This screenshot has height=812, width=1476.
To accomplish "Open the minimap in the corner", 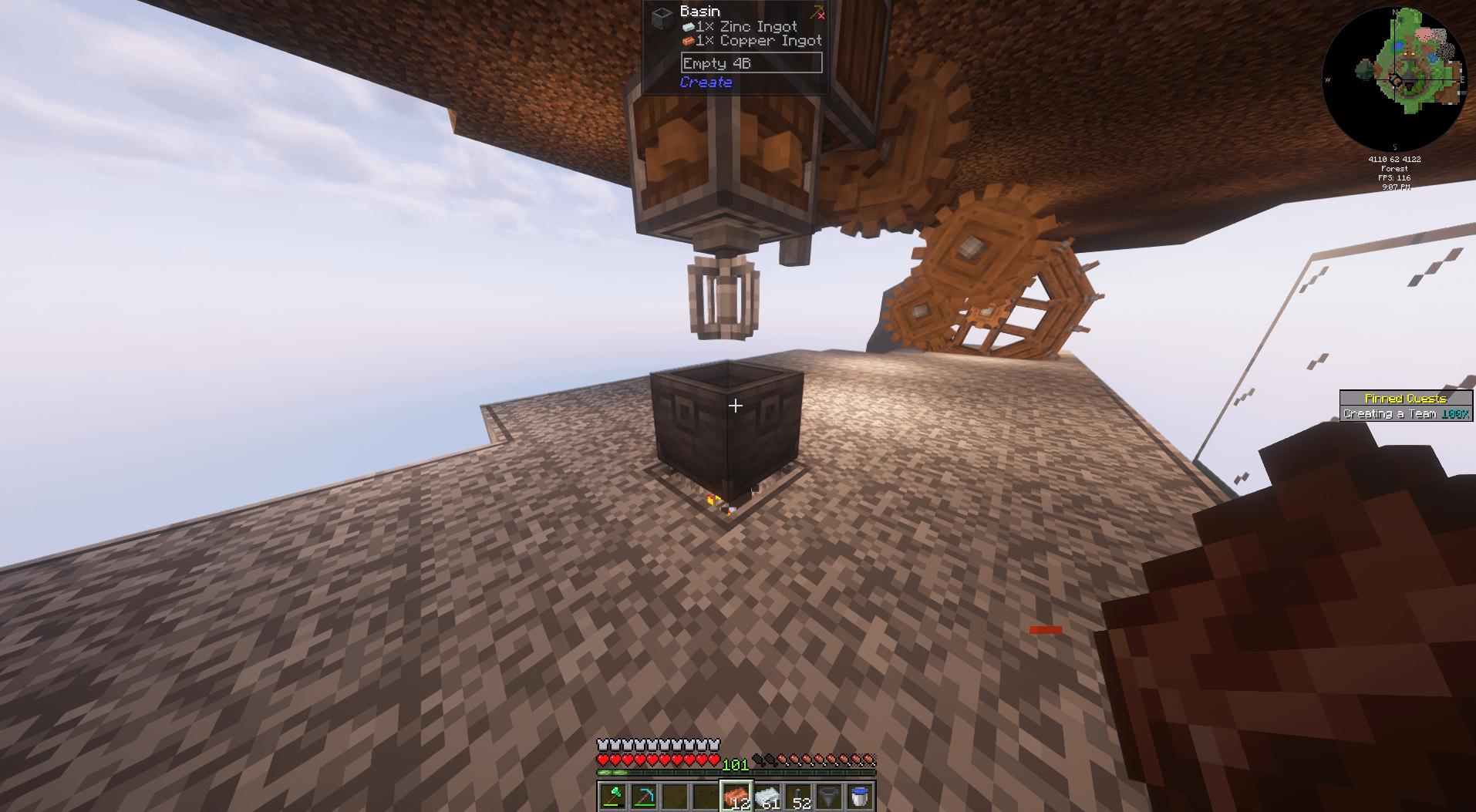I will [1396, 77].
